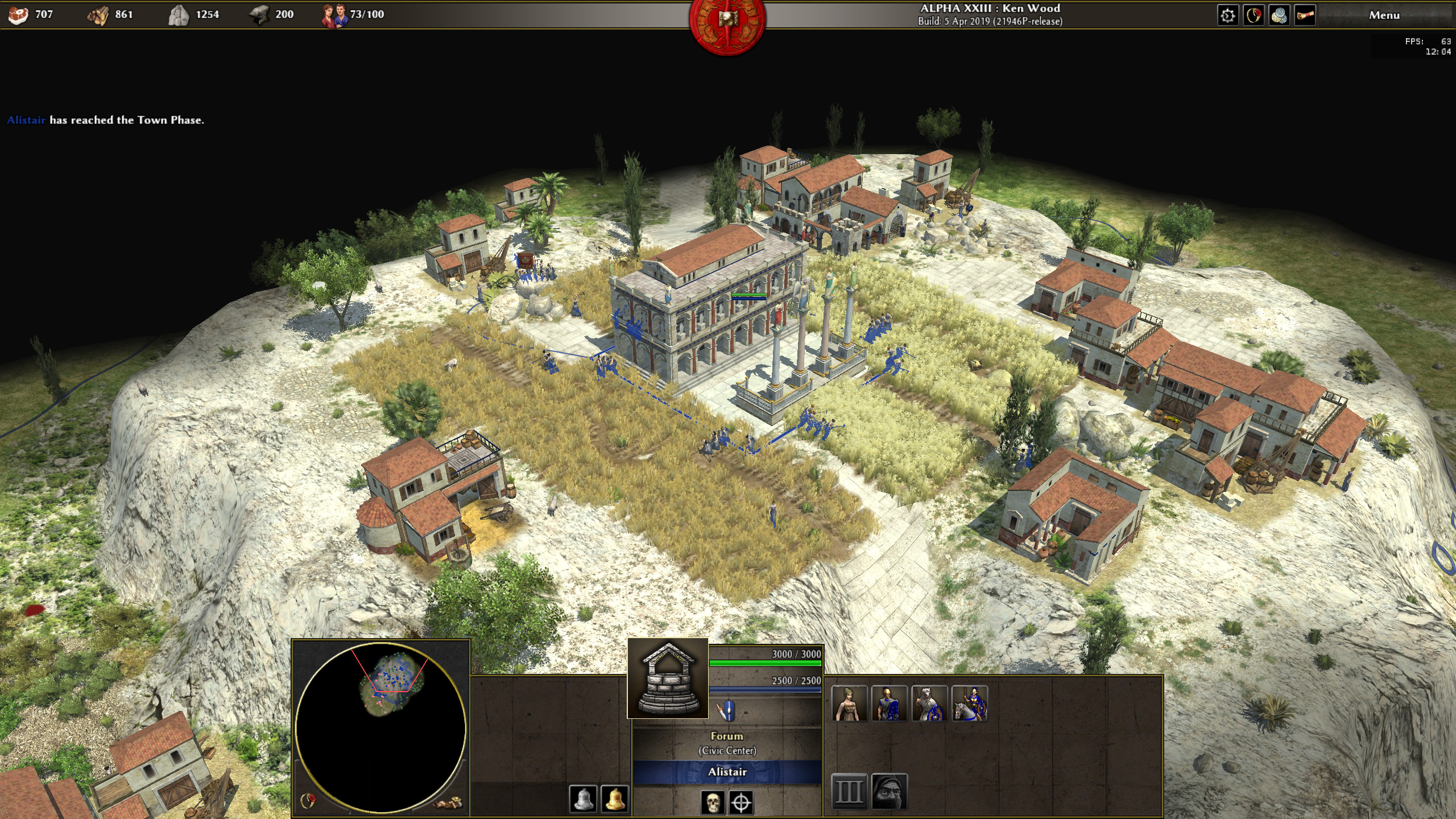Research the phase III column icon

click(849, 791)
